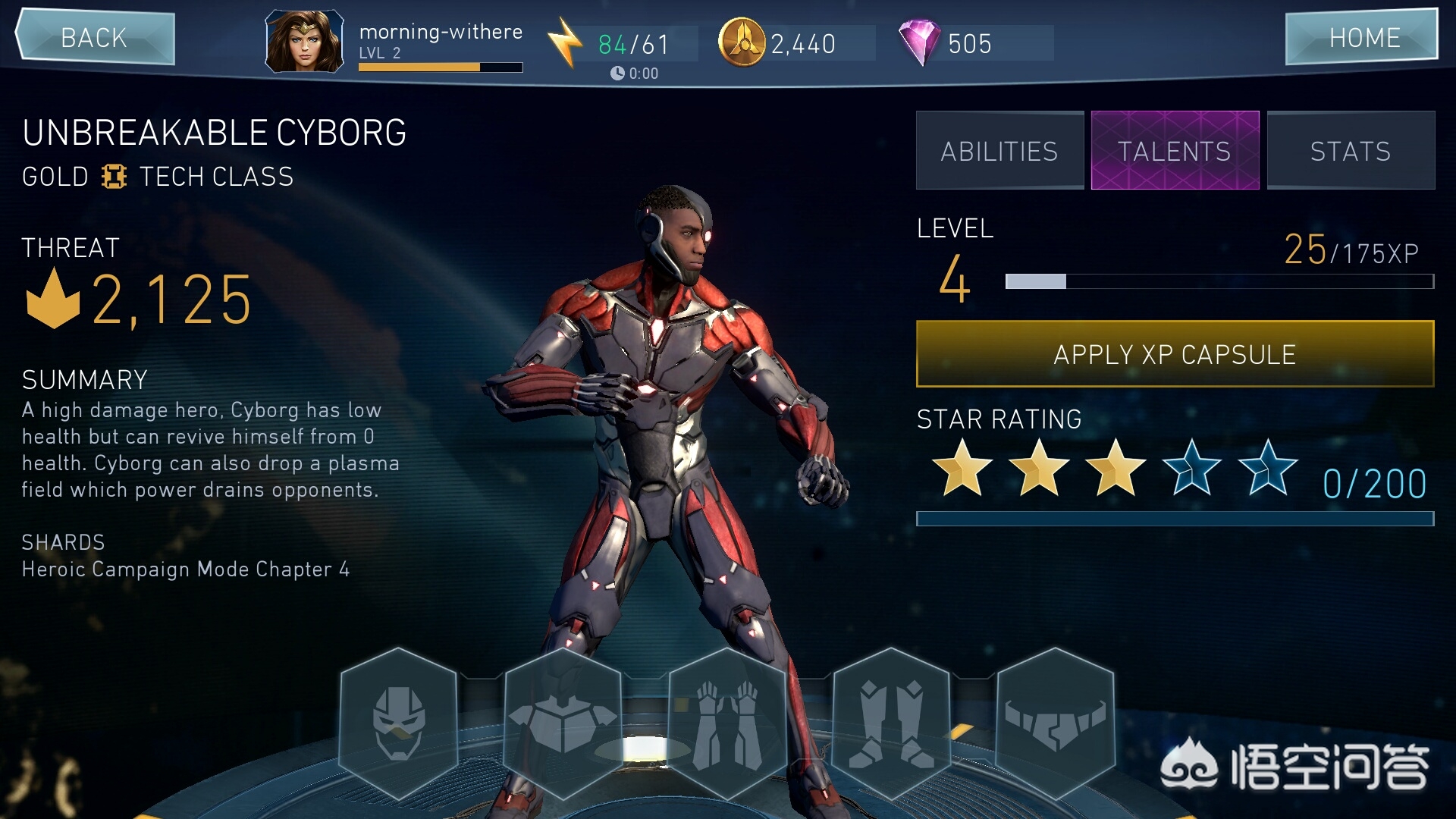The width and height of the screenshot is (1456, 819).
Task: Select the leg boots gear slot
Action: 891,723
